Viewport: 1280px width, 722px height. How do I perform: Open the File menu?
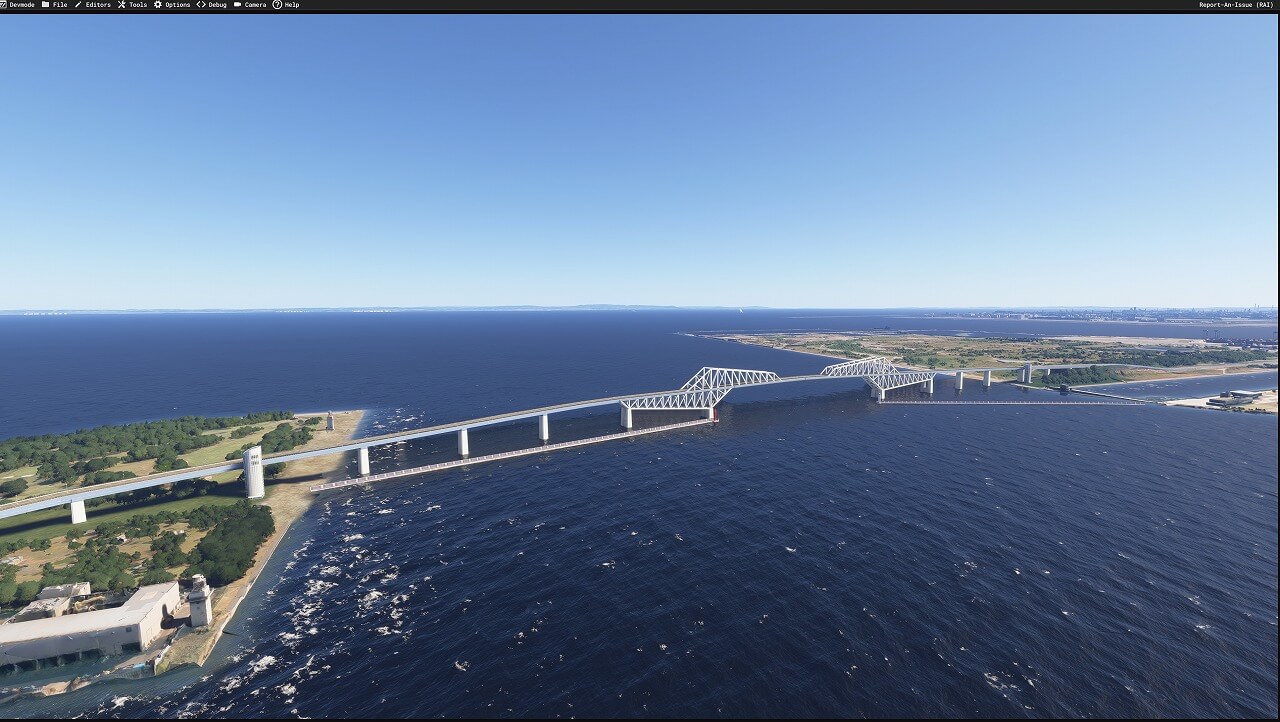click(x=55, y=5)
